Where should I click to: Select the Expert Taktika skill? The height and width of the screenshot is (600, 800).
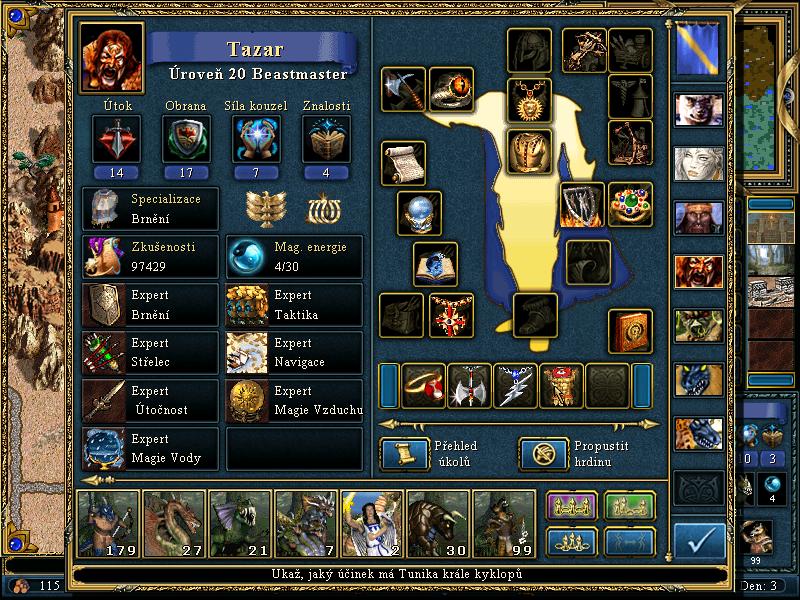294,305
